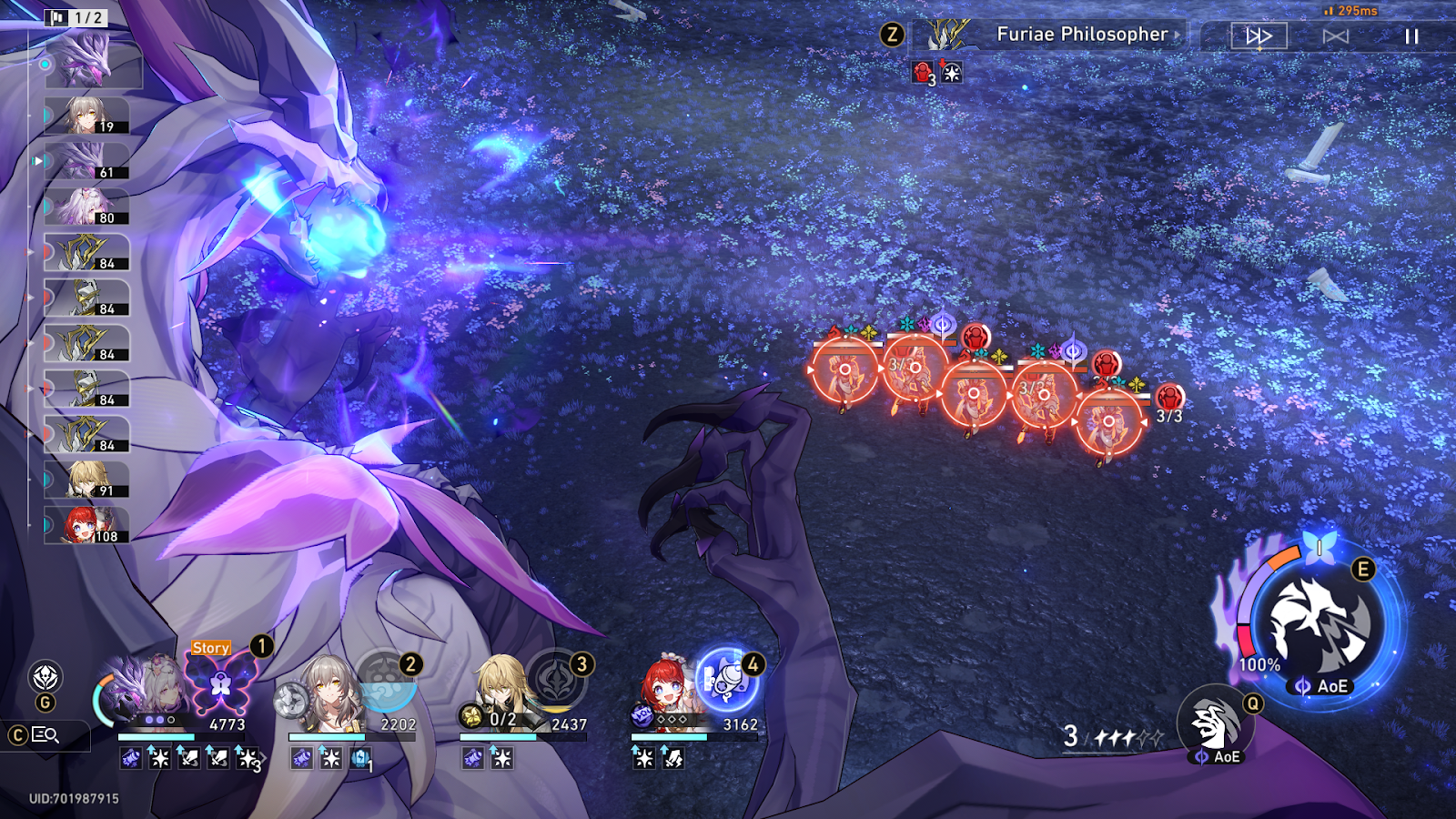Viewport: 1456px width, 819px height.
Task: Toggle double-speed battle mode
Action: (x=1259, y=36)
